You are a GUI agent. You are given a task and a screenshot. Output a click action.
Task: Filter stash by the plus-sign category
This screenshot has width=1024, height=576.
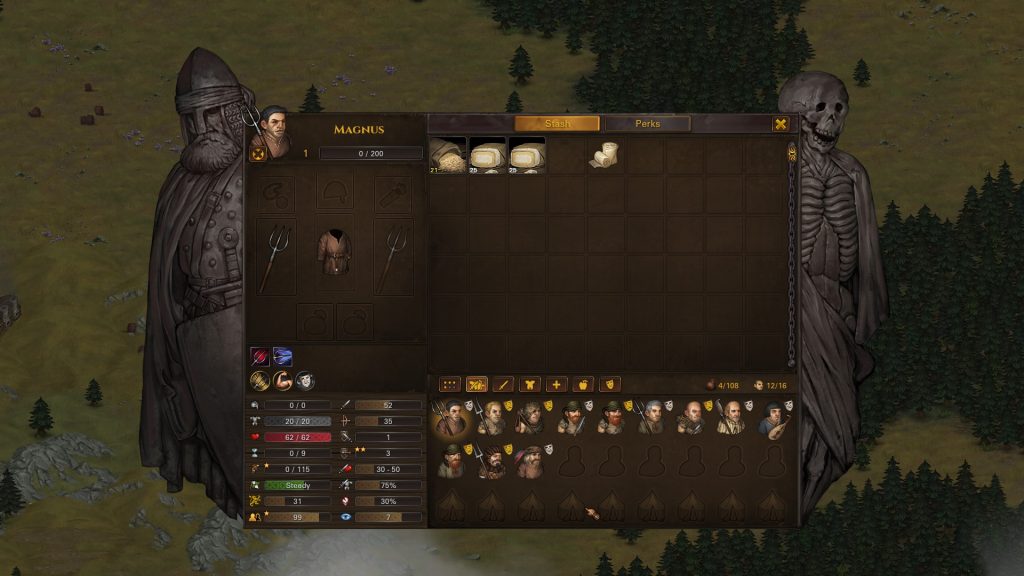557,384
